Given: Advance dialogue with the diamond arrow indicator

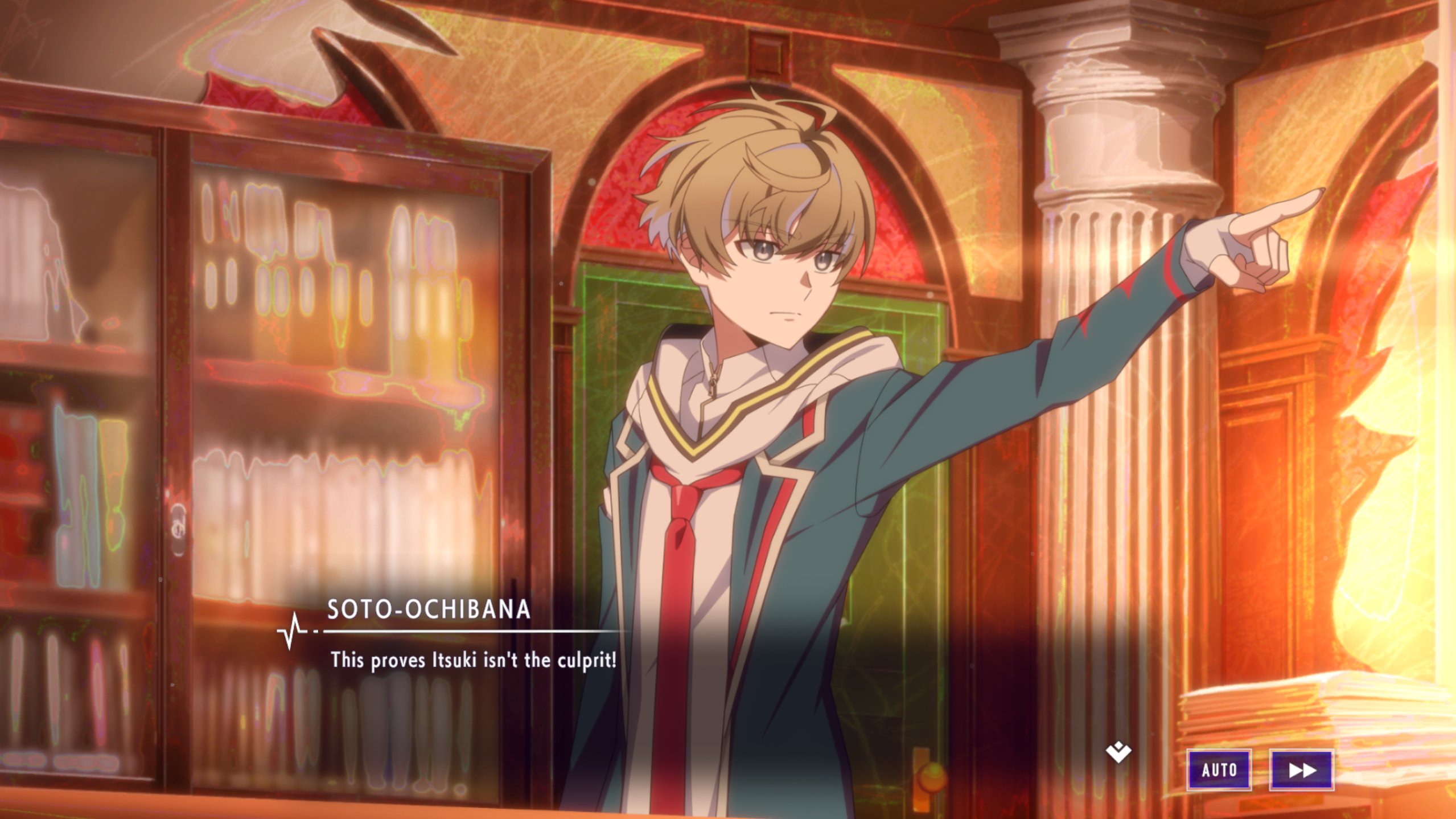Looking at the screenshot, I should point(1118,753).
